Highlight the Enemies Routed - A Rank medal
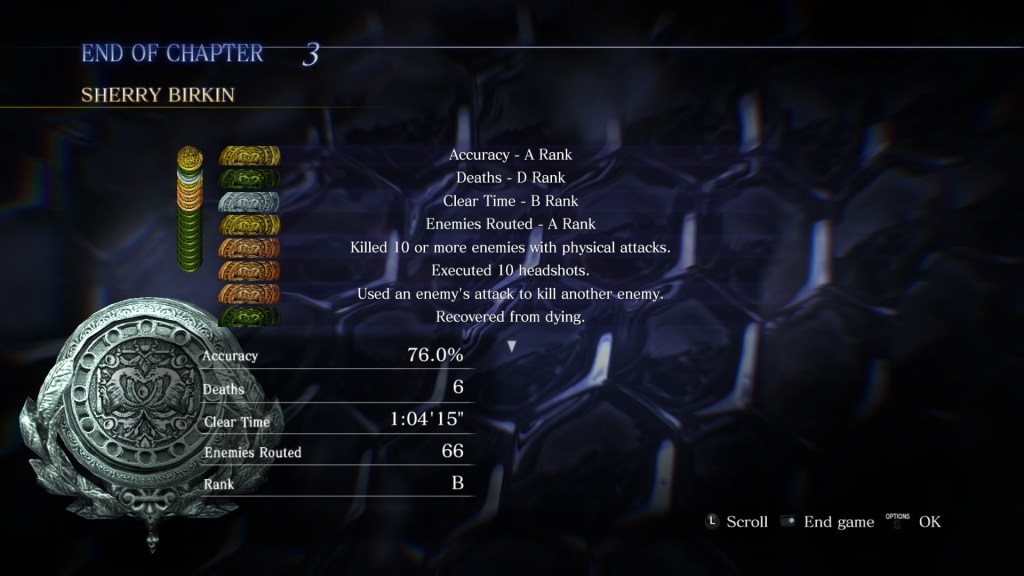 pyautogui.click(x=510, y=224)
